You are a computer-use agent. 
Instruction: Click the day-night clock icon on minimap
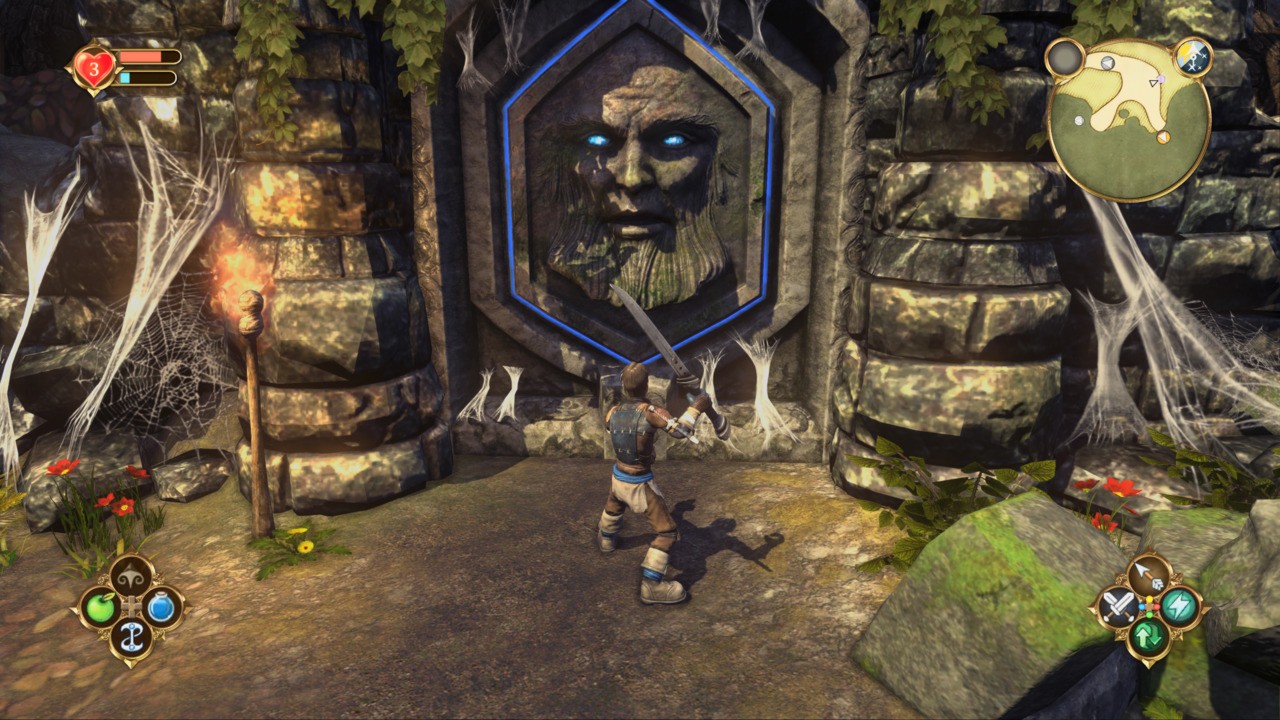click(1192, 57)
